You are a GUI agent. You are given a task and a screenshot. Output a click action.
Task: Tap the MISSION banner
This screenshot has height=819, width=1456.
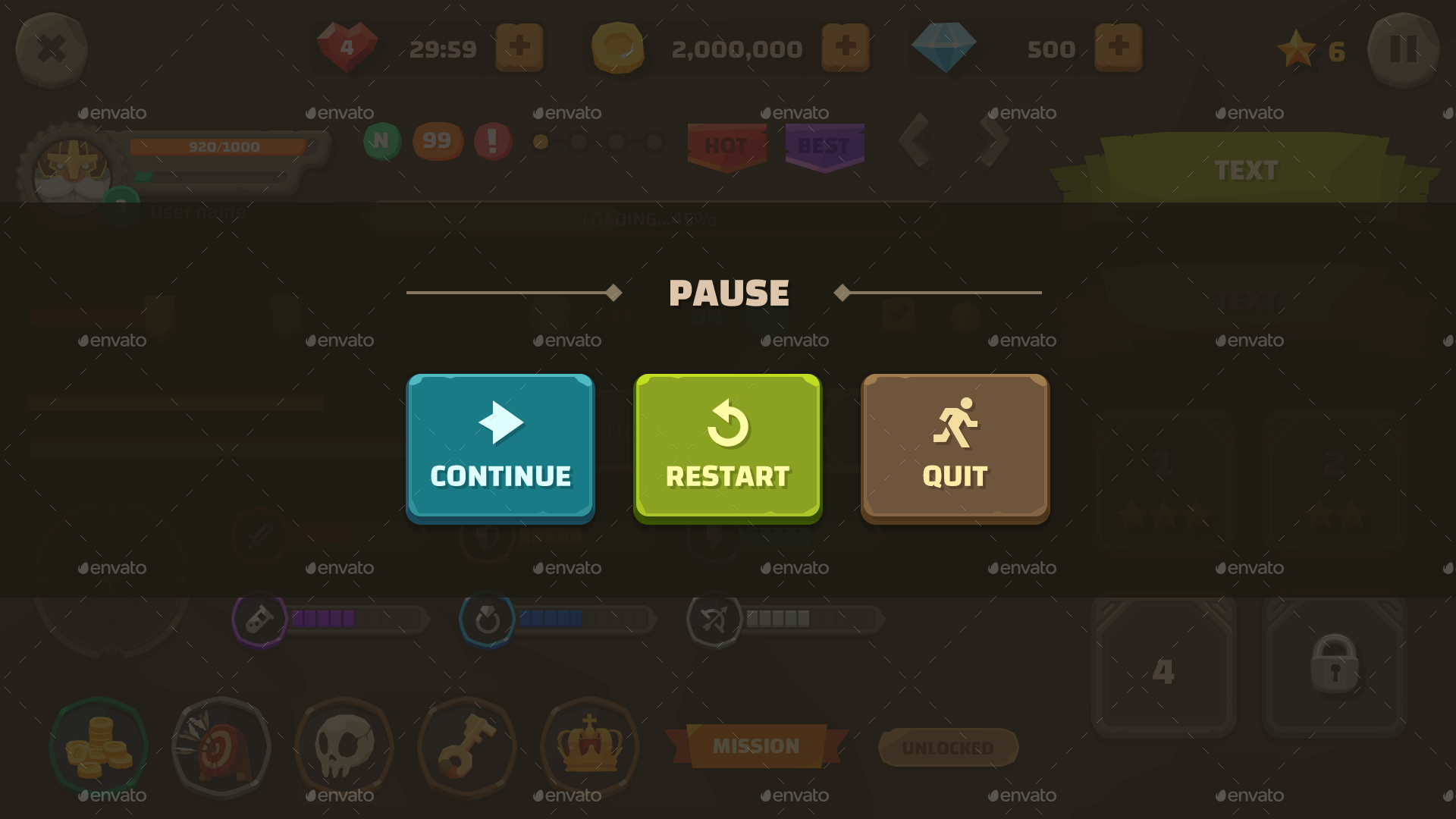[758, 745]
